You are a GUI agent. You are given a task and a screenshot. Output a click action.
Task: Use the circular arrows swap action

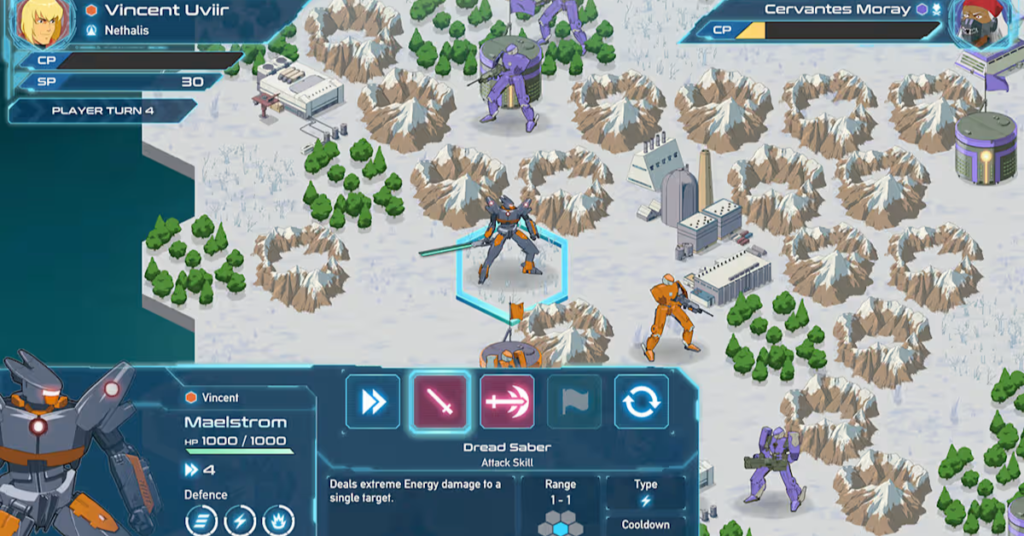tap(641, 402)
